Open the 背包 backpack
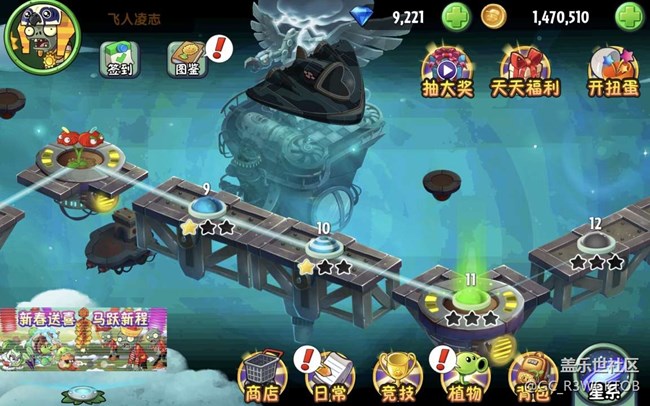The image size is (650, 406). click(x=532, y=375)
